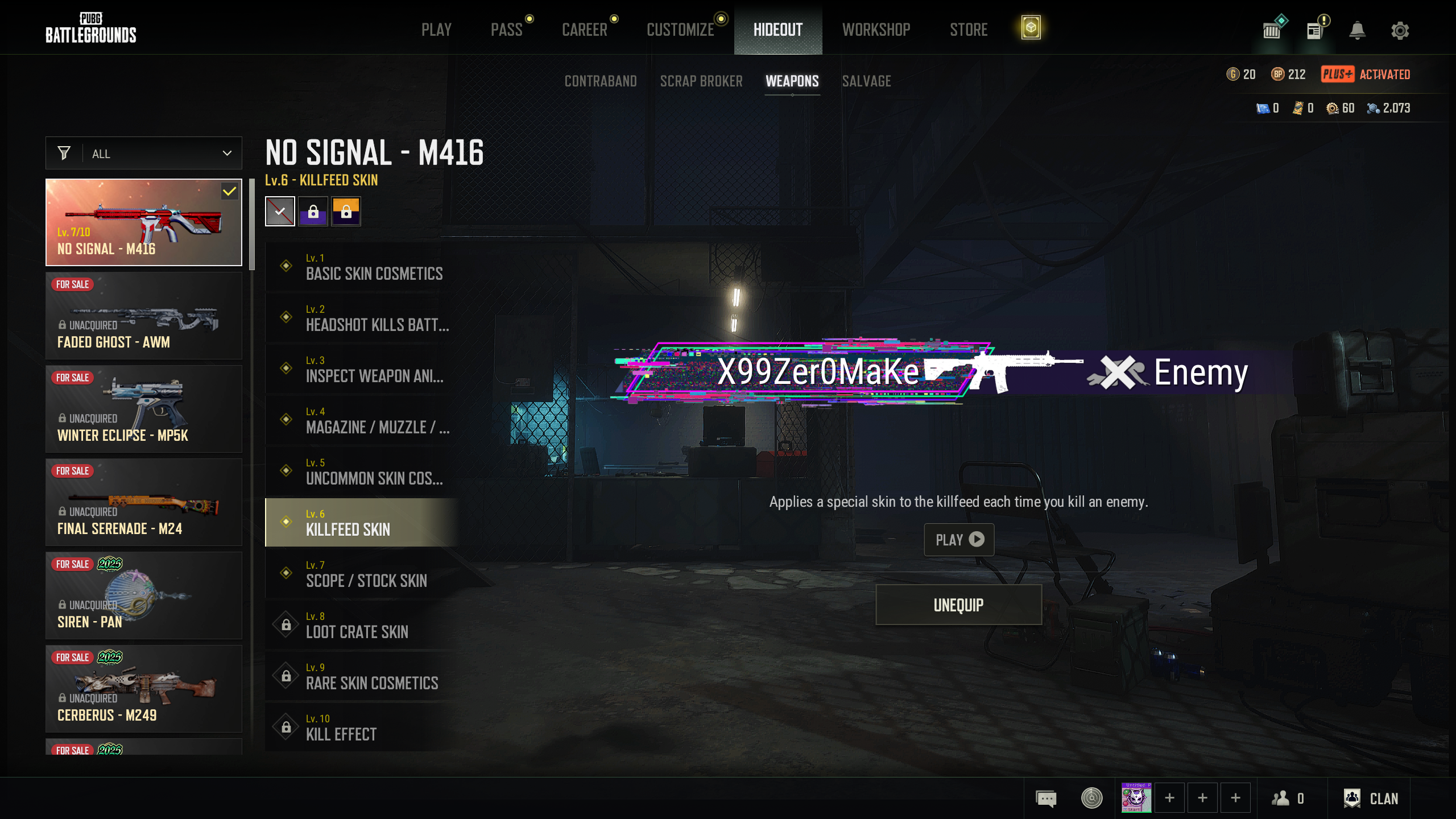
Task: Open the settings gear icon
Action: (1400, 30)
